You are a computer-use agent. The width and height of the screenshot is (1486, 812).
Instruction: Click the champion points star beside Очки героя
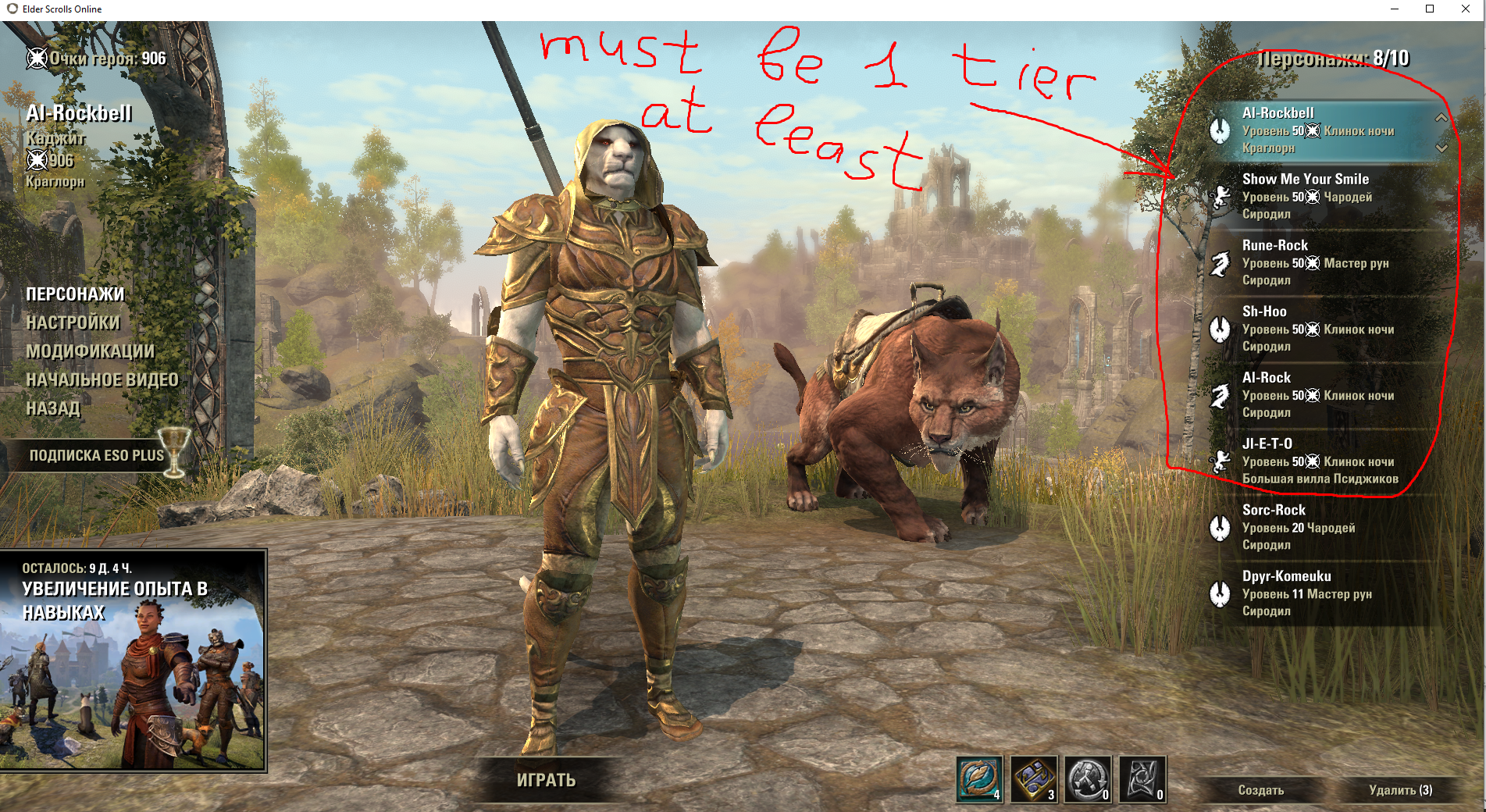(x=36, y=57)
